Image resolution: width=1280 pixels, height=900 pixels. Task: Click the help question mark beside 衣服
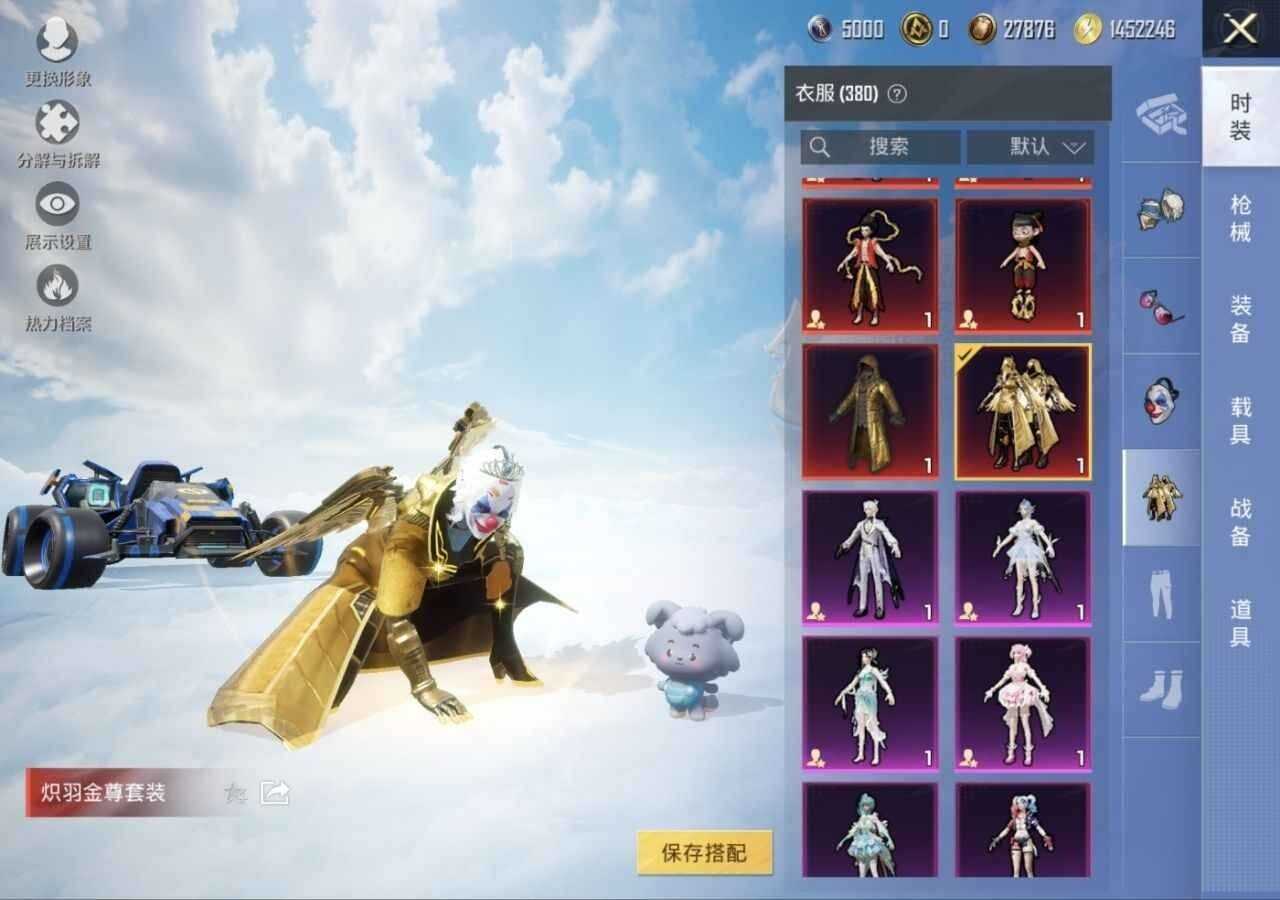897,94
